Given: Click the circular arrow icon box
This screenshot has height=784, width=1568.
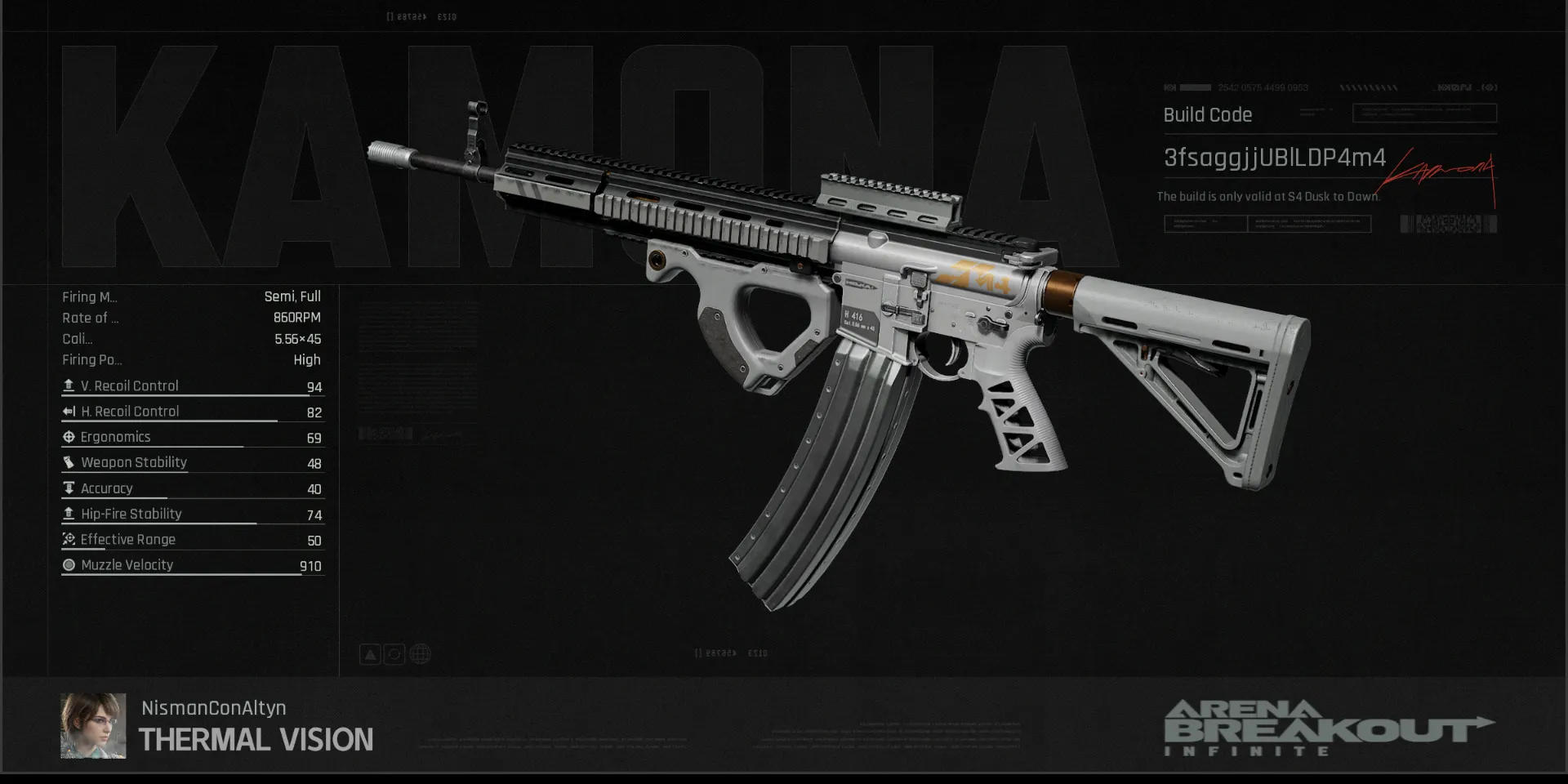Looking at the screenshot, I should coord(394,654).
